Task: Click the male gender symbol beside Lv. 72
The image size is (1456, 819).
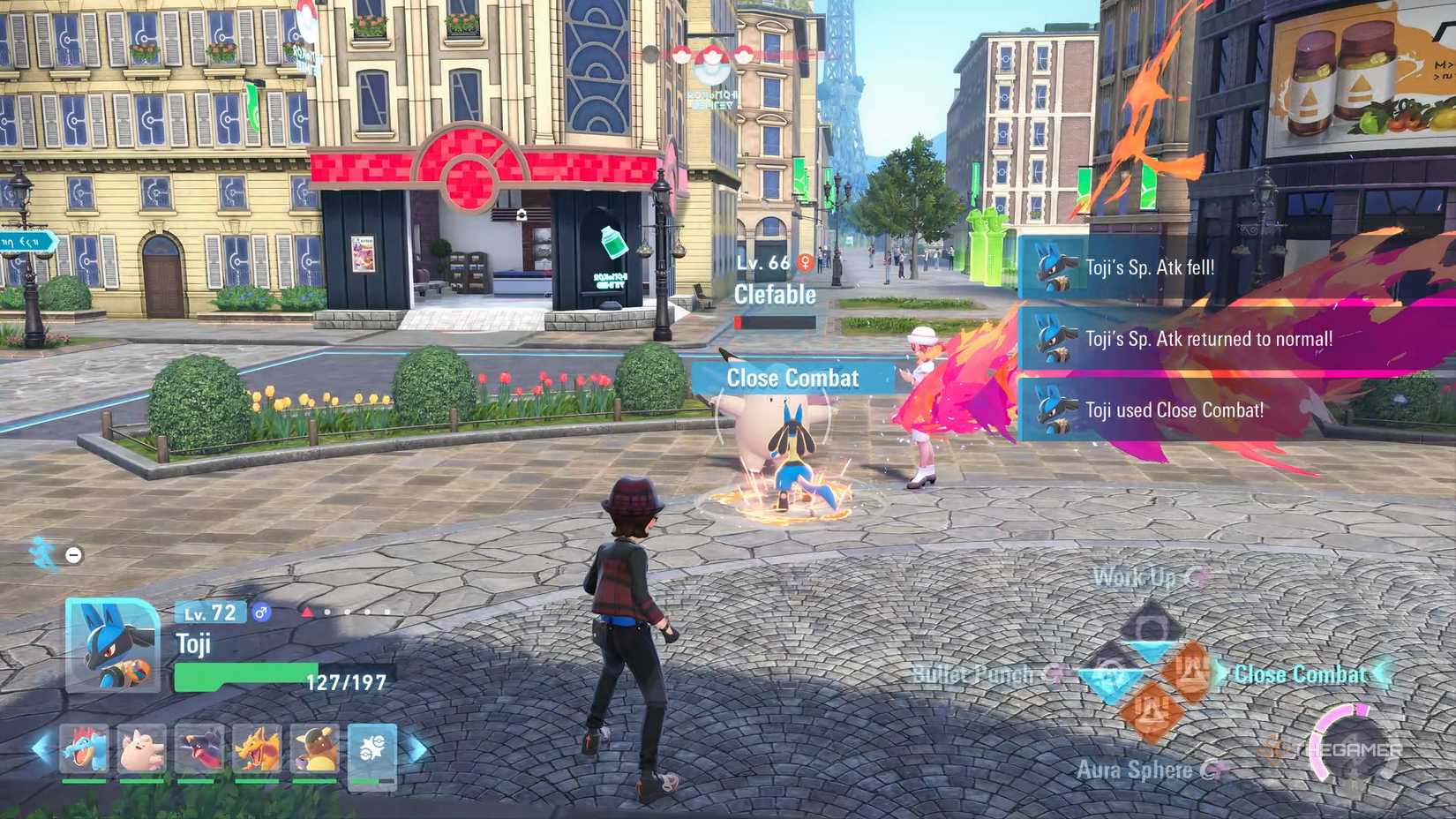Action: pos(260,612)
